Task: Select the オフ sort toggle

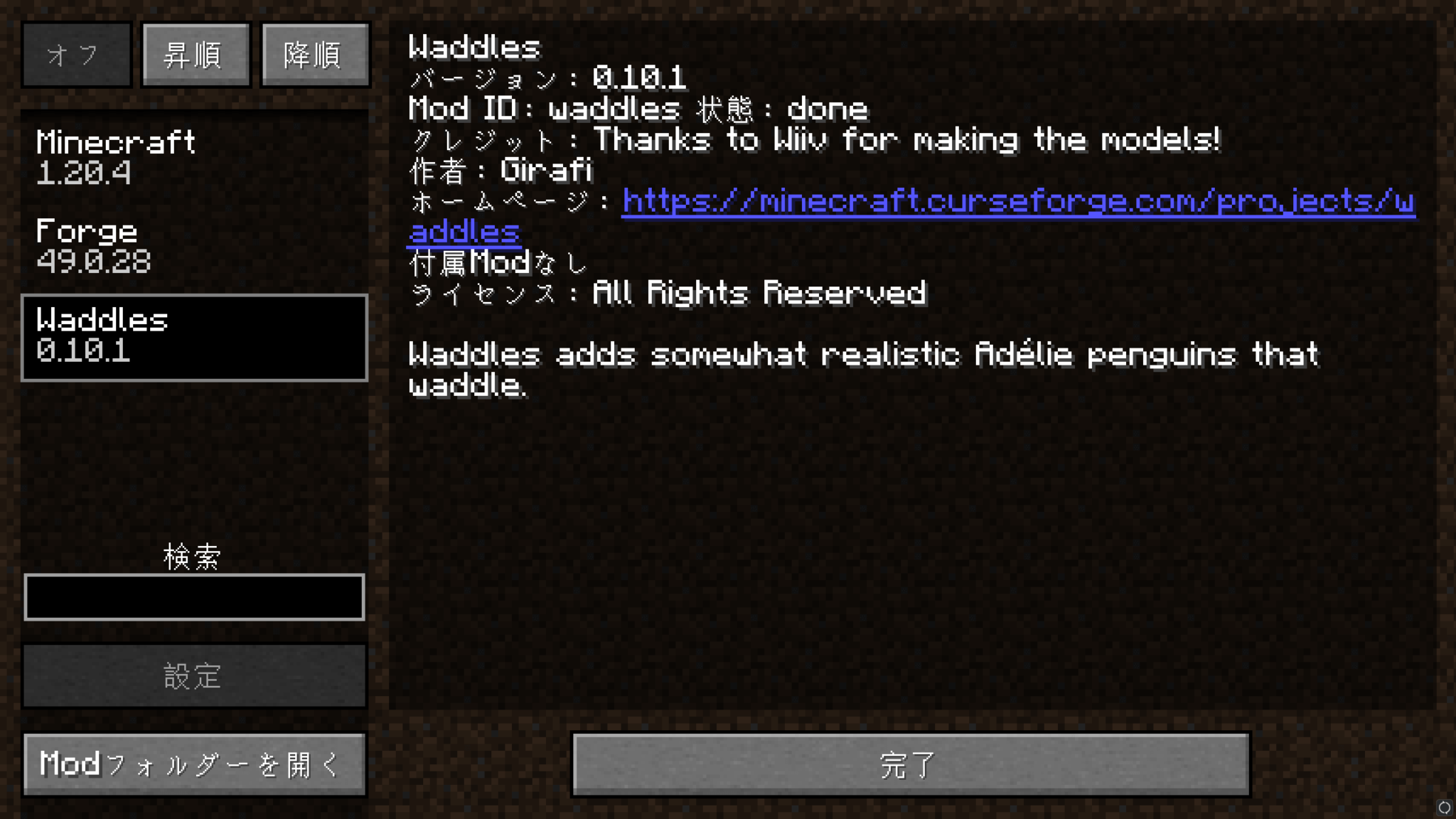Action: point(76,54)
